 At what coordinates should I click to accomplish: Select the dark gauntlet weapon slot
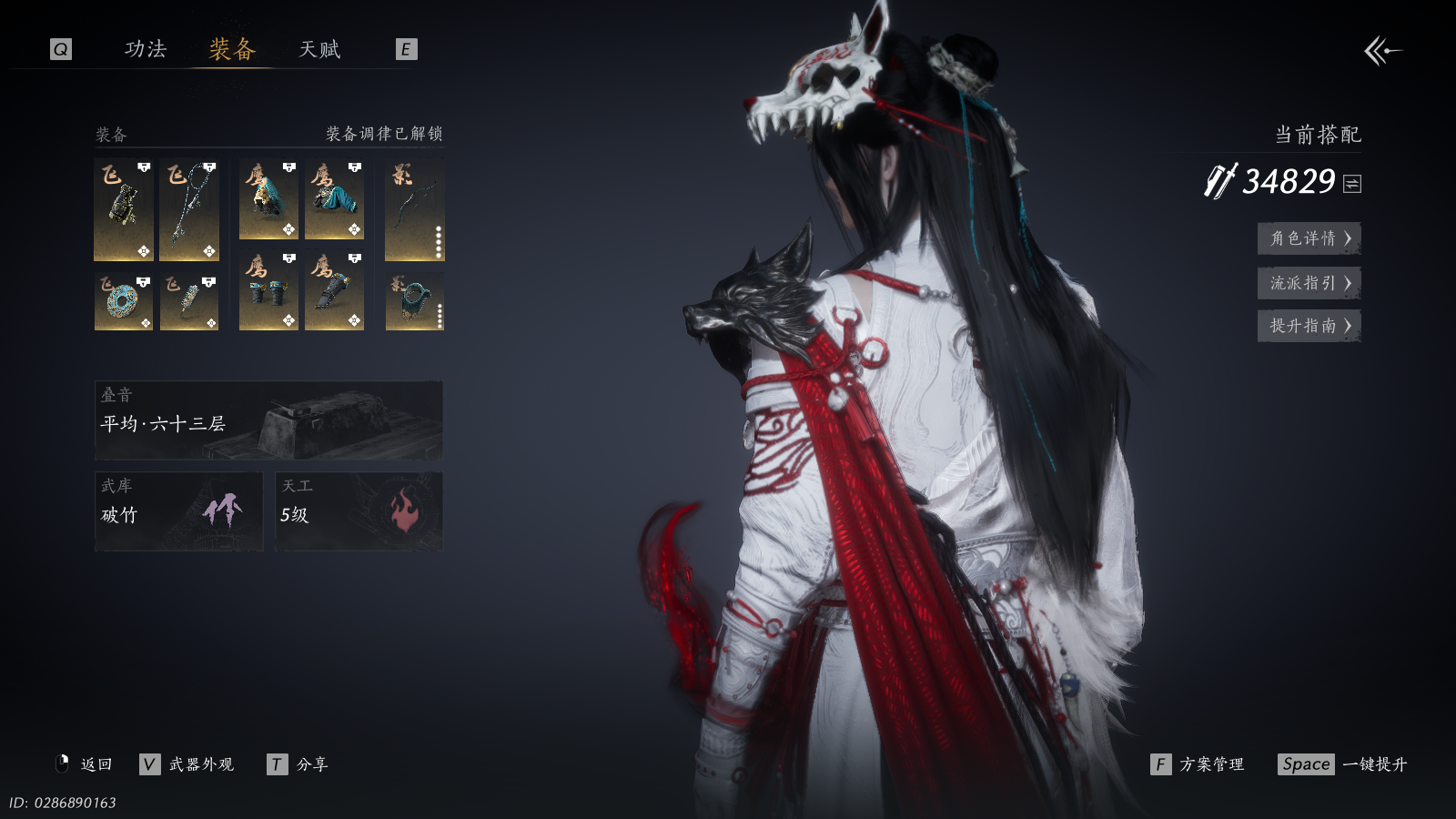pos(123,209)
